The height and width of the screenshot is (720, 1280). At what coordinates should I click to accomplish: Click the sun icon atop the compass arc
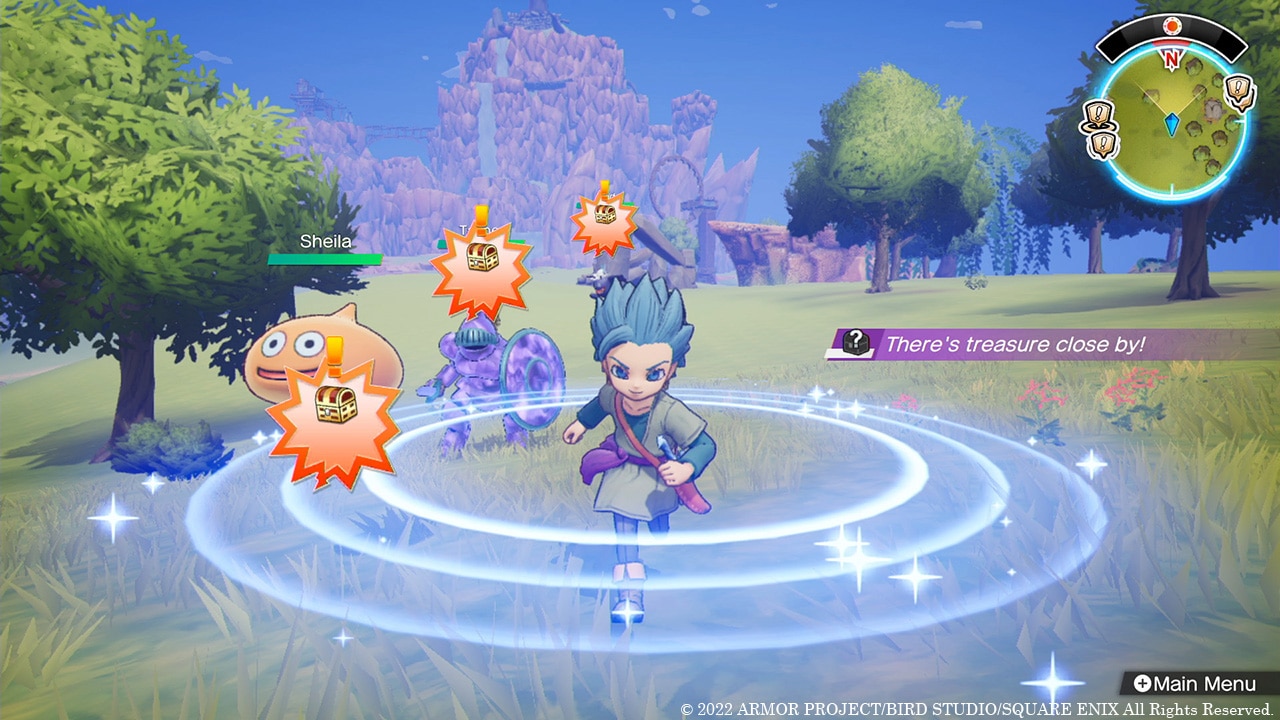(x=1172, y=26)
